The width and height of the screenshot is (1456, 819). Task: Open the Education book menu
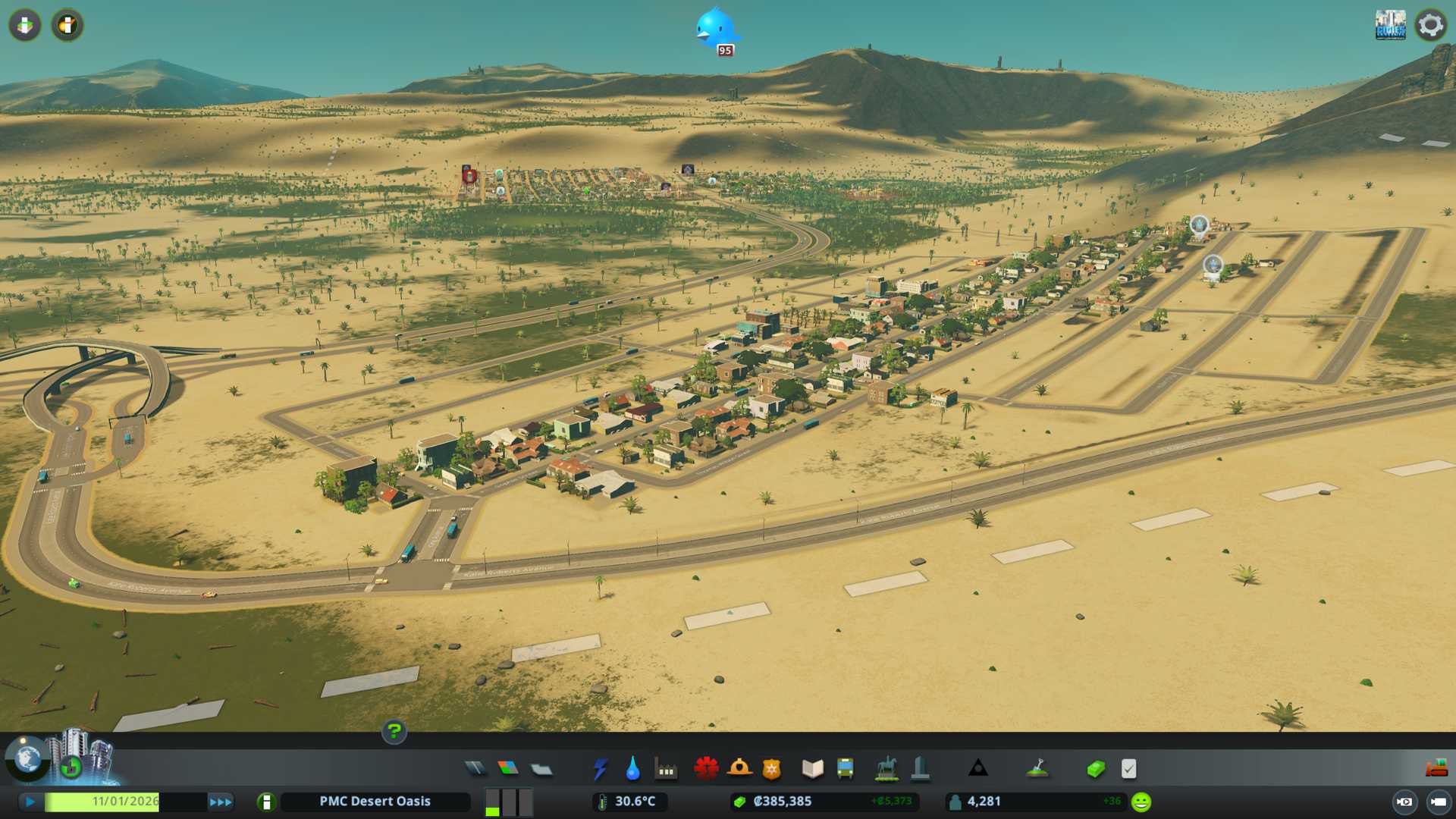coord(812,769)
